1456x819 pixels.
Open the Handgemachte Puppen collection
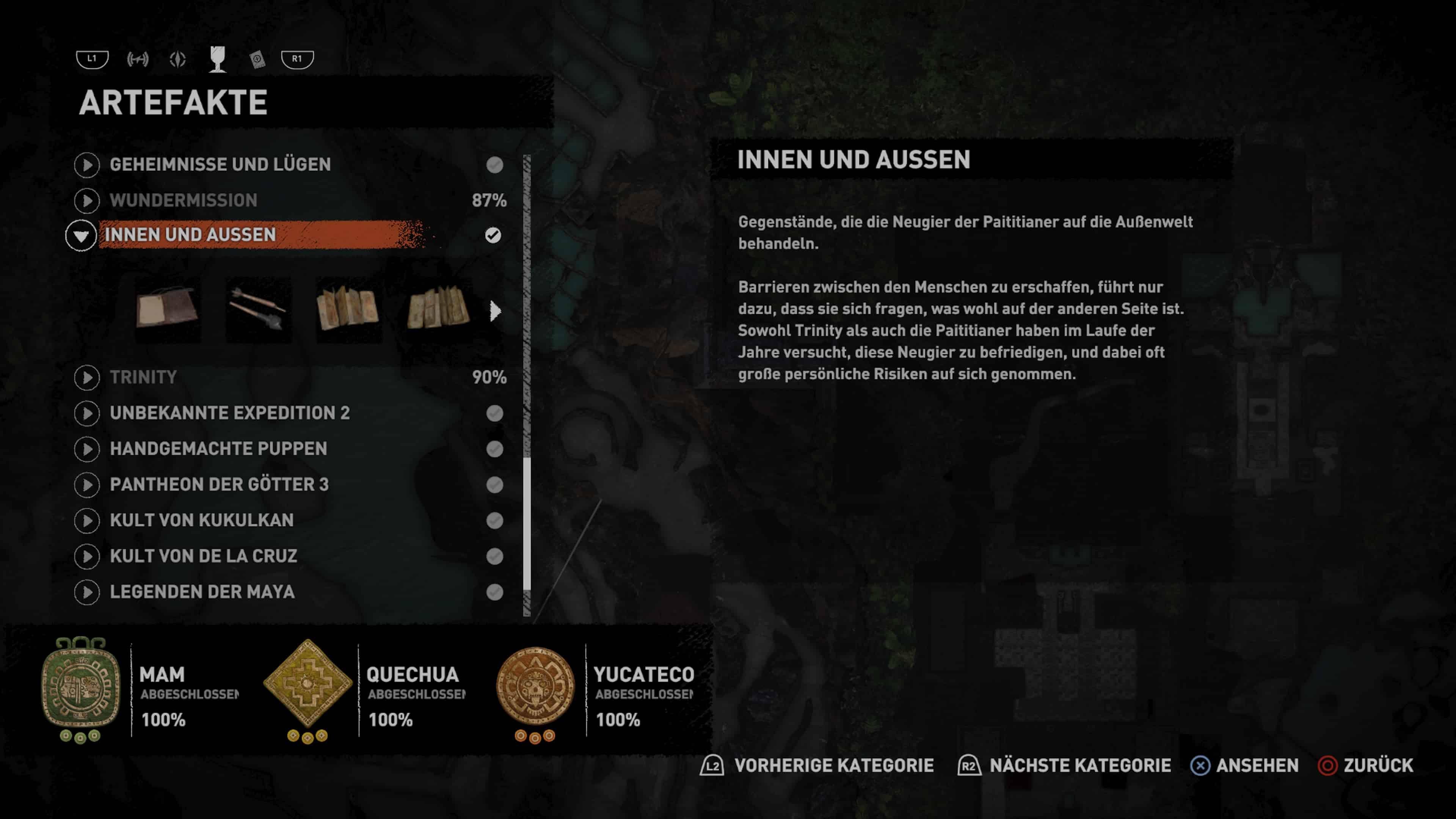click(x=218, y=449)
